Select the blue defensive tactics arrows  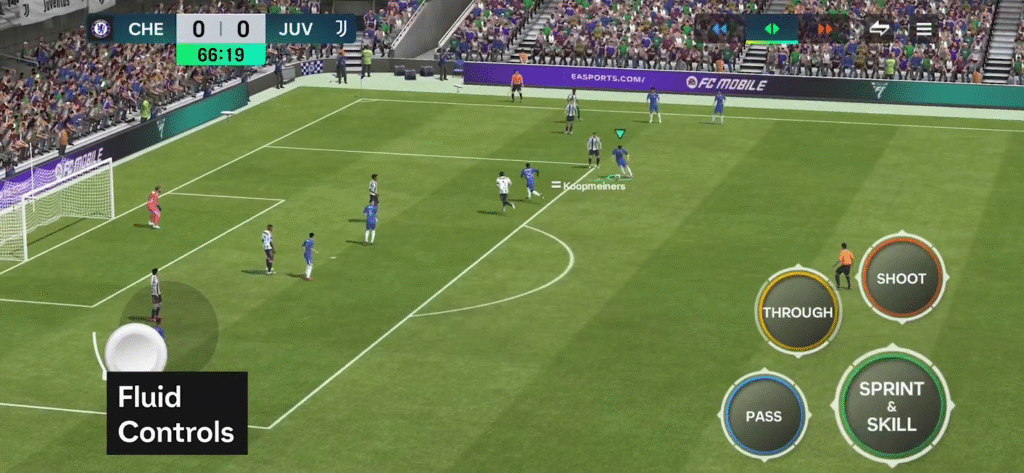tap(720, 29)
